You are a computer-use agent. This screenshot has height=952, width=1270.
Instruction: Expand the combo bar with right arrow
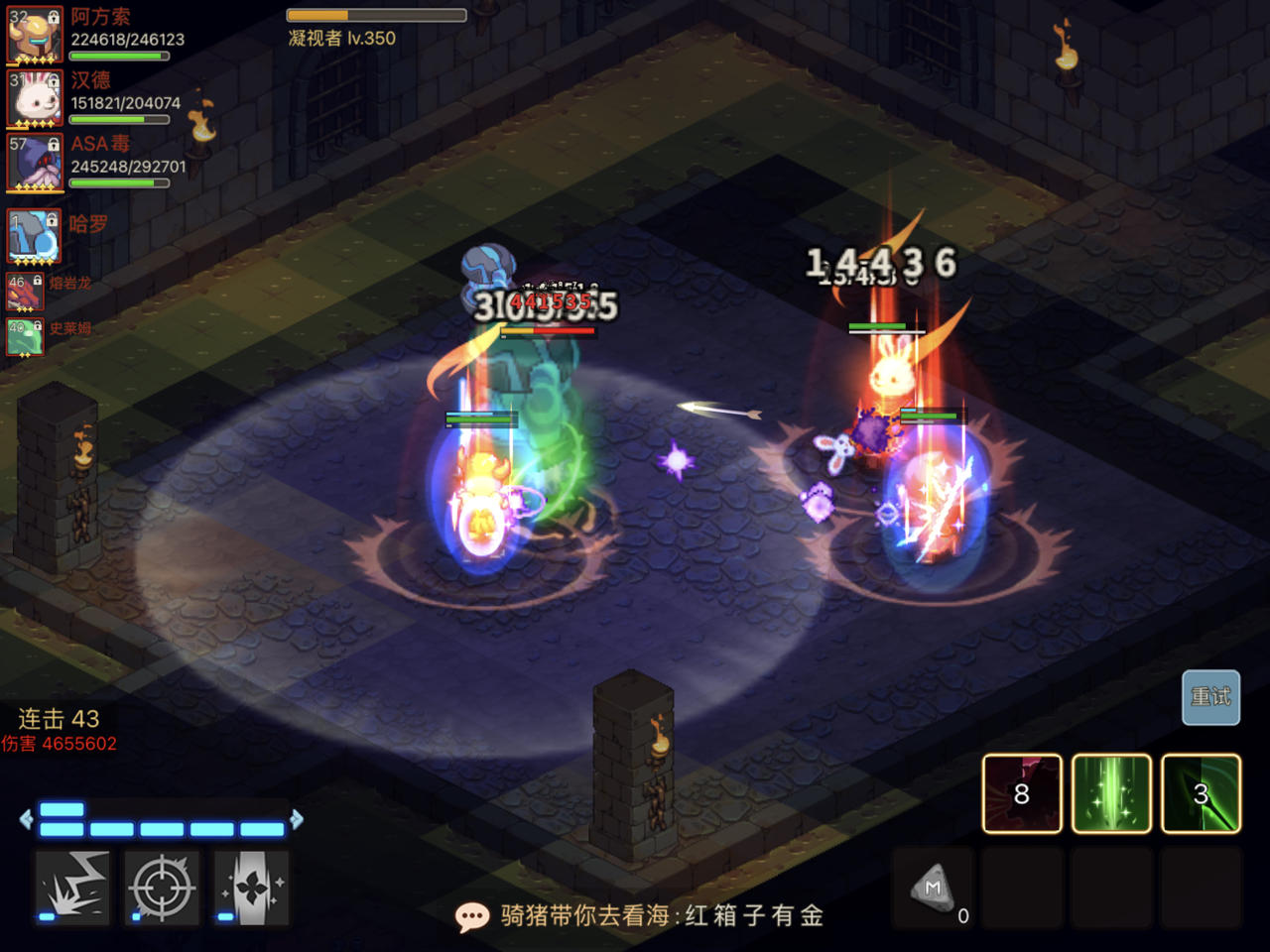296,820
